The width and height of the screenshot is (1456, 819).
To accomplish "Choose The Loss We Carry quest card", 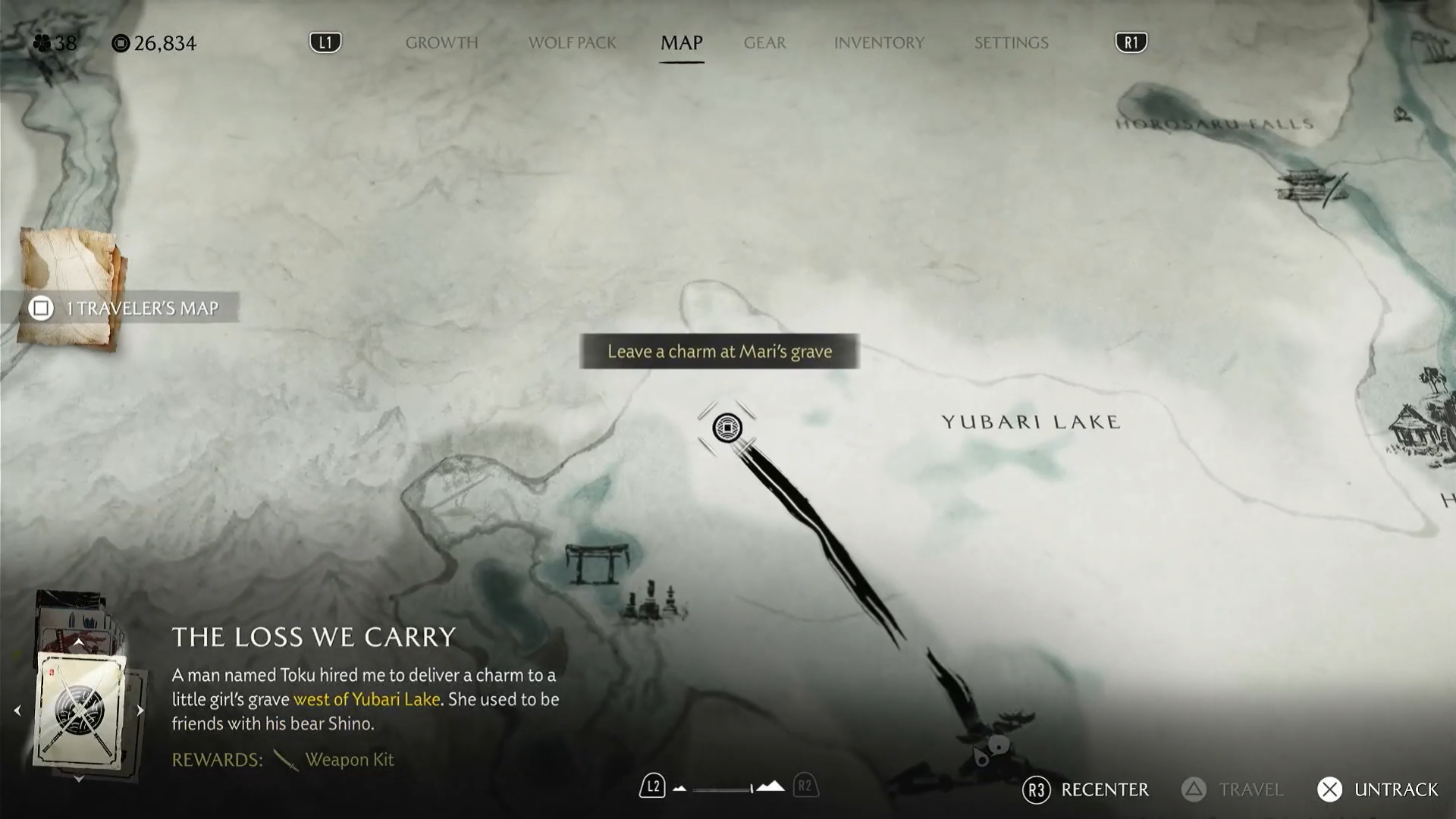I will coord(80,711).
